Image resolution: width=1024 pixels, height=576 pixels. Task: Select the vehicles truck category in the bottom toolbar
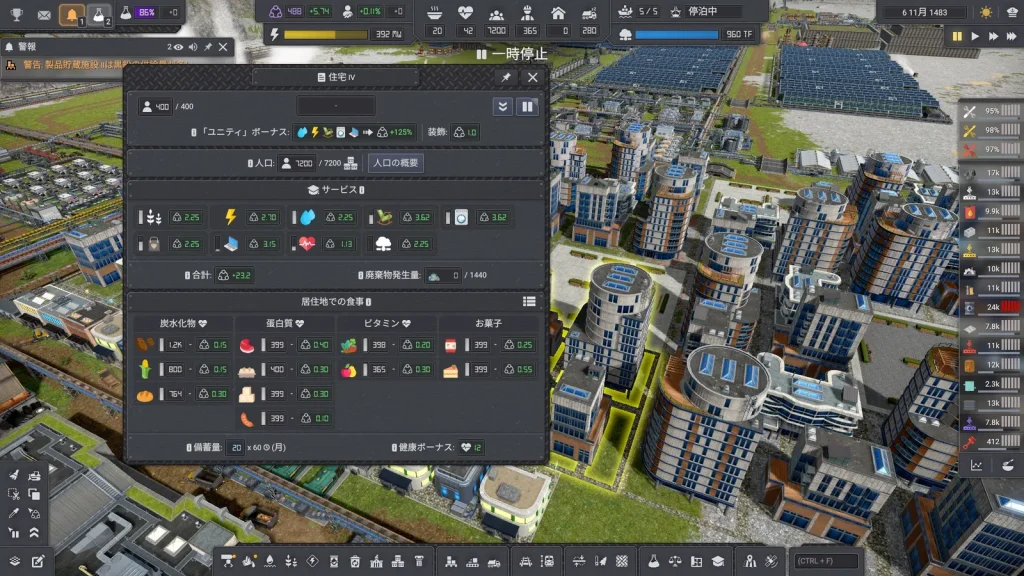pos(494,561)
